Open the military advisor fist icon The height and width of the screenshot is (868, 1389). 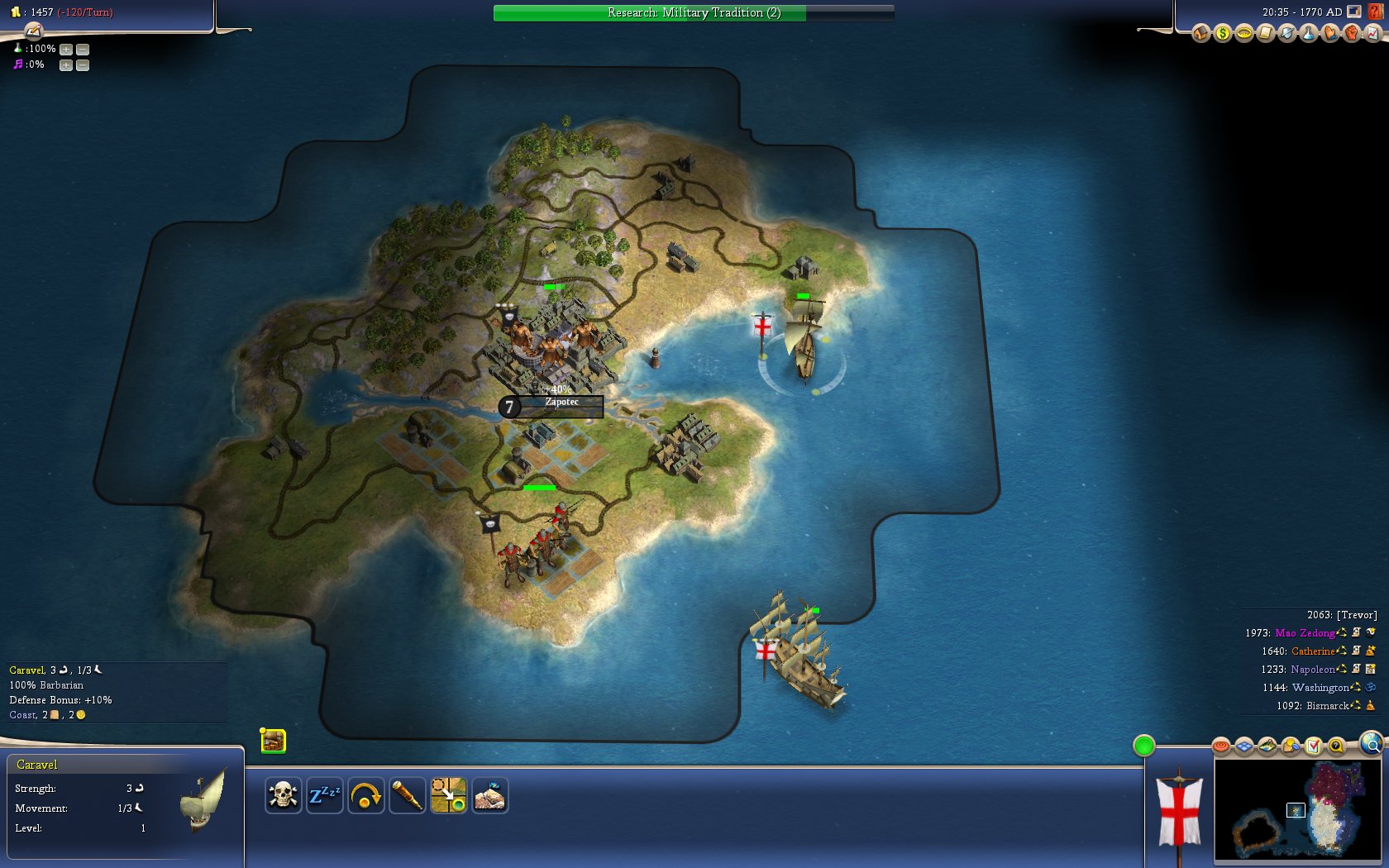[1352, 34]
